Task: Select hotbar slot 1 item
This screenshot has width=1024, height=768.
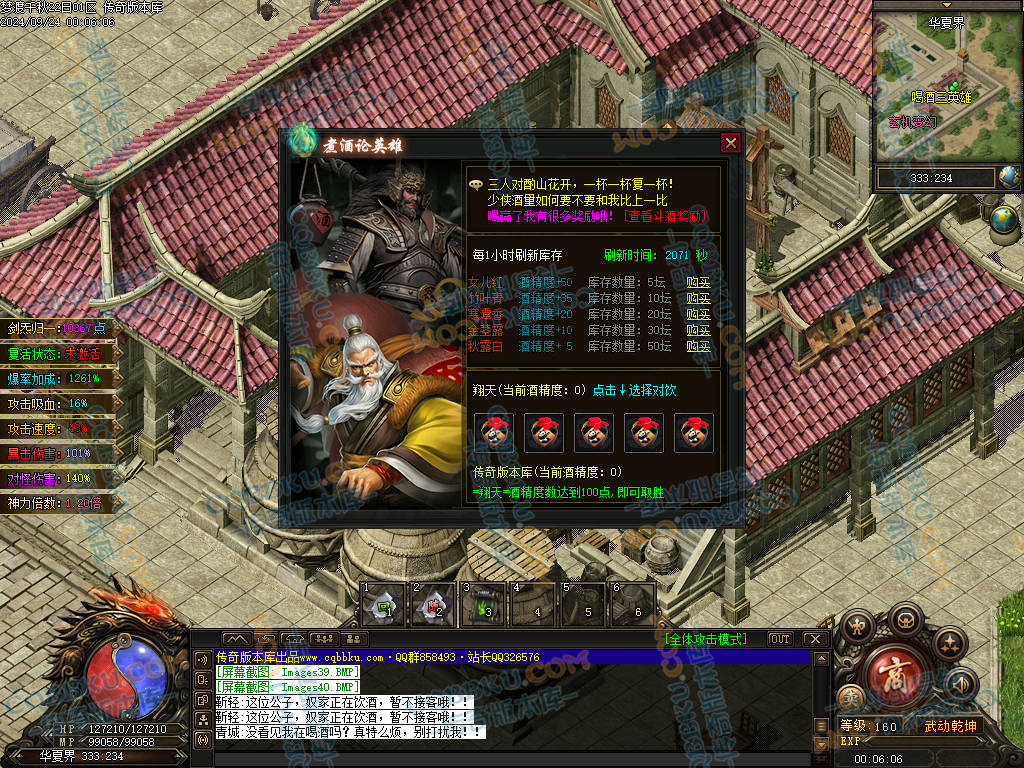Action: tap(384, 605)
